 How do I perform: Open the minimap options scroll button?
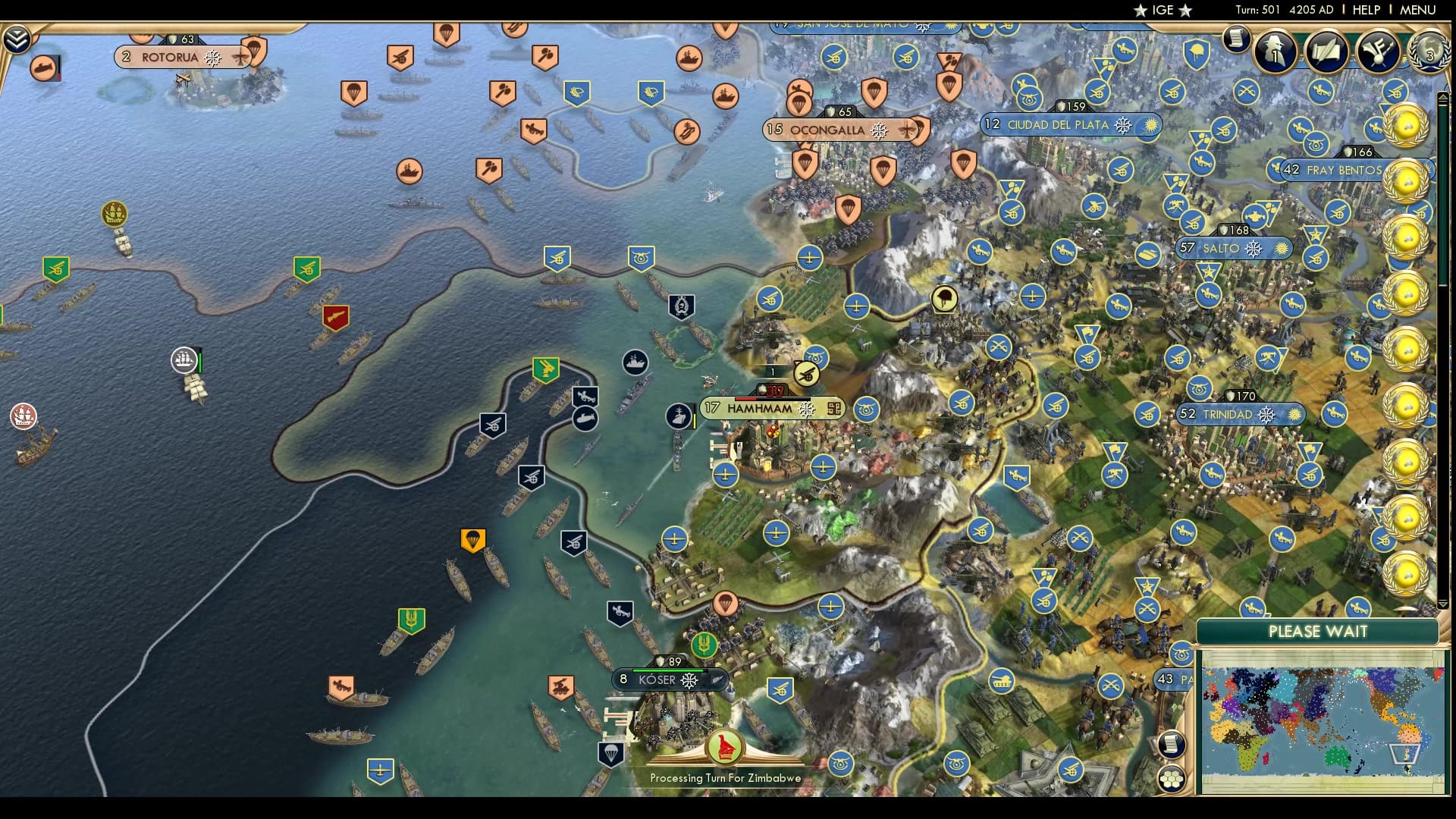point(1172,744)
